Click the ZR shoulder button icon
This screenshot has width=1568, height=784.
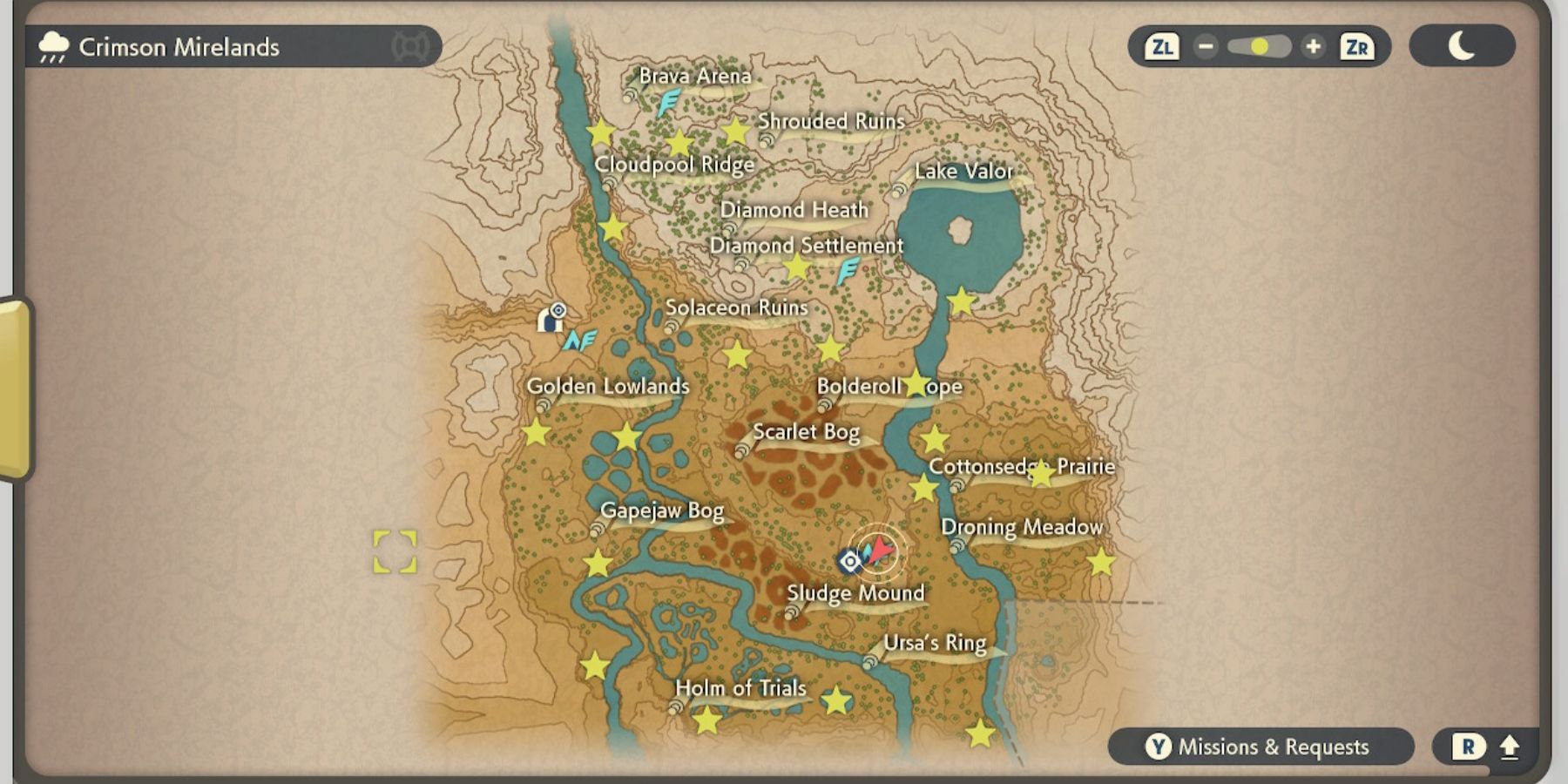pos(1357,46)
